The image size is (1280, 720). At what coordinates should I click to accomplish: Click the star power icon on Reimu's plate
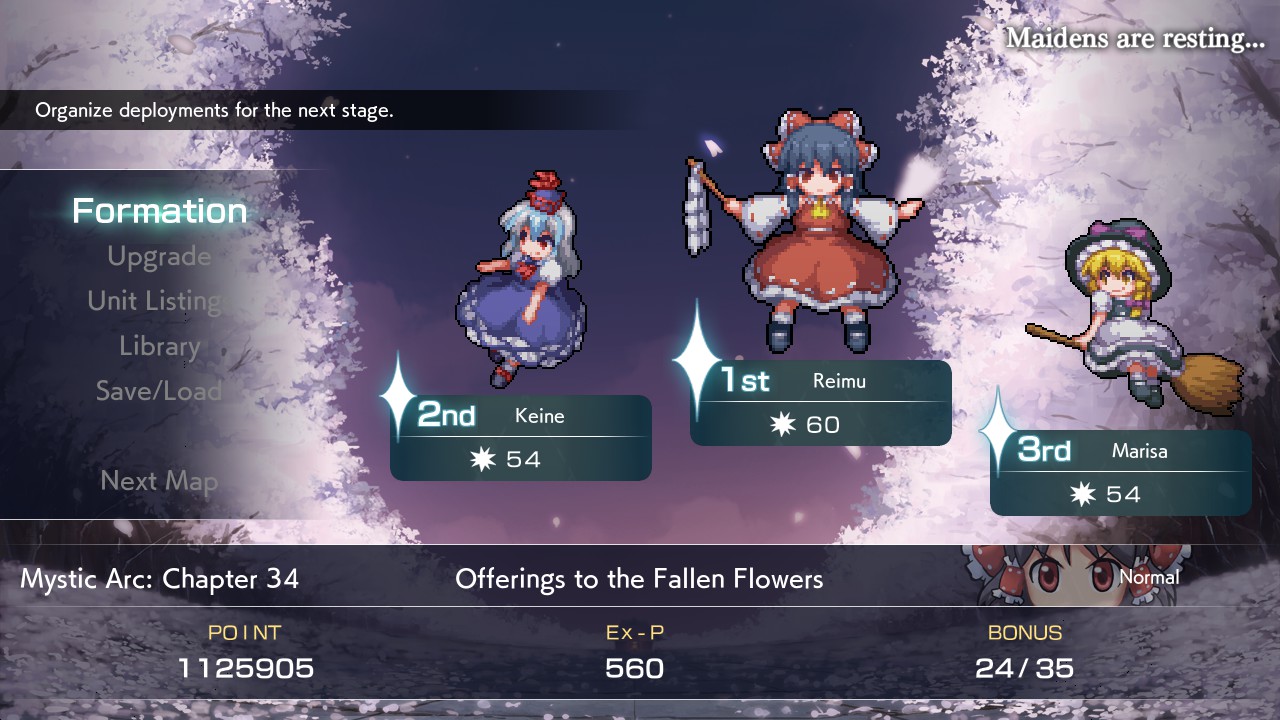click(783, 424)
